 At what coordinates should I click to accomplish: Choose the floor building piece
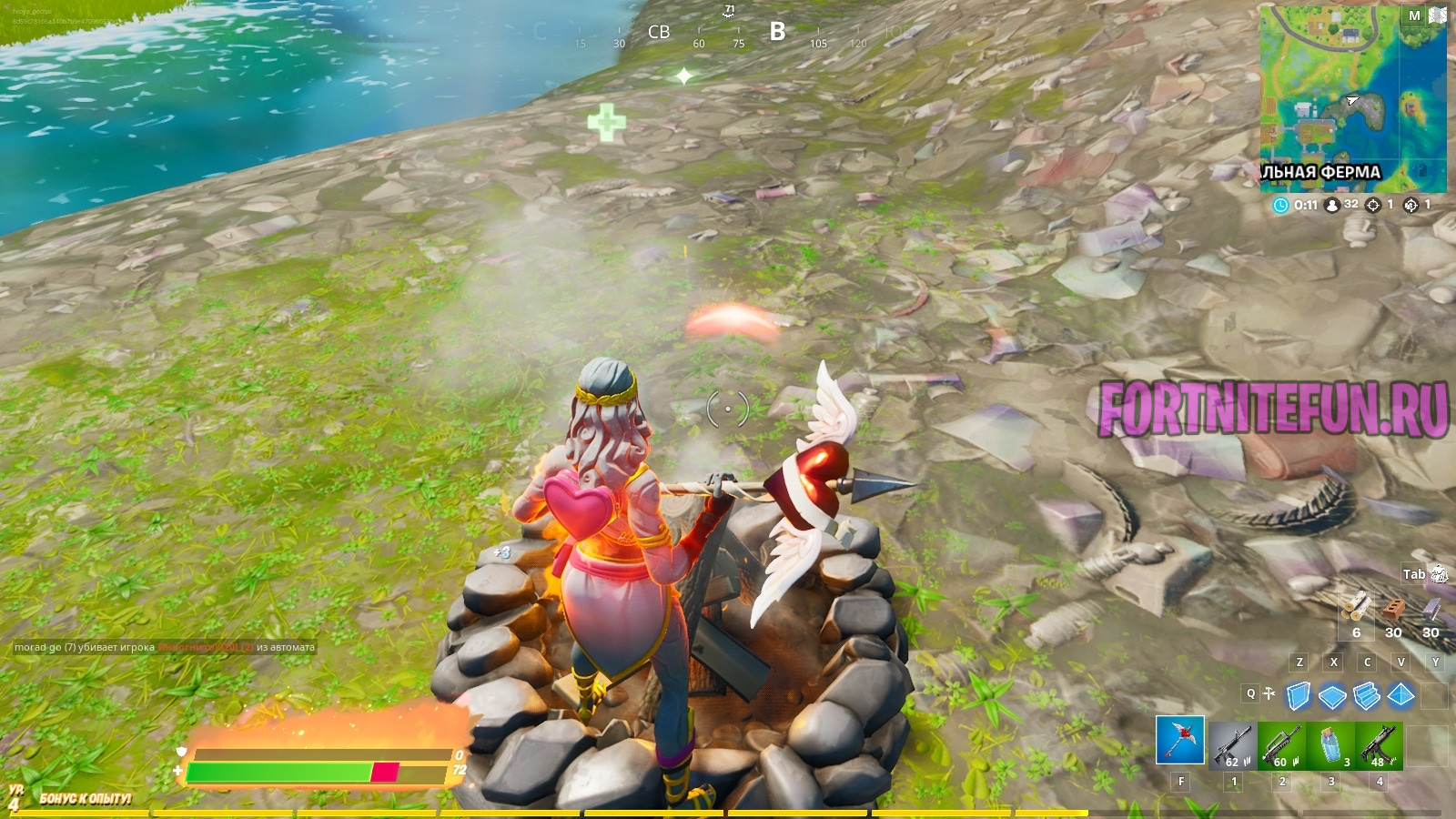click(1332, 697)
